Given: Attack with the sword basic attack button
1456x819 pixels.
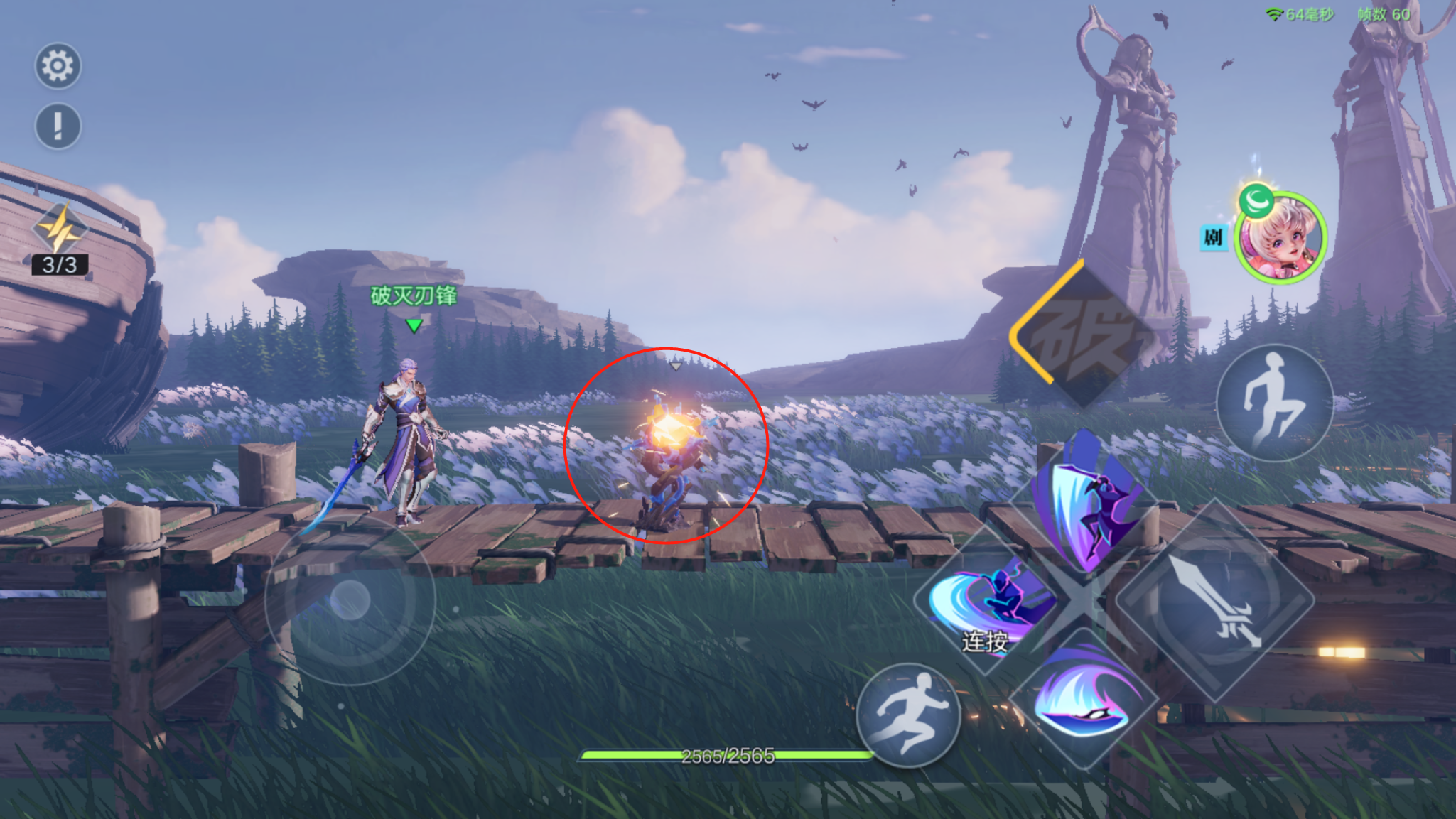Looking at the screenshot, I should click(x=1215, y=600).
